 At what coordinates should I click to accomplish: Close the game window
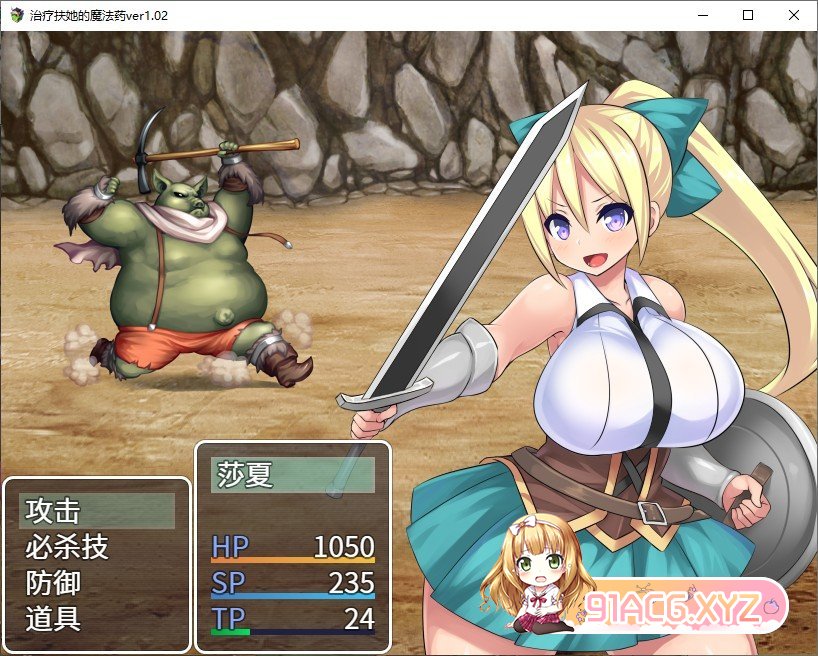(794, 15)
